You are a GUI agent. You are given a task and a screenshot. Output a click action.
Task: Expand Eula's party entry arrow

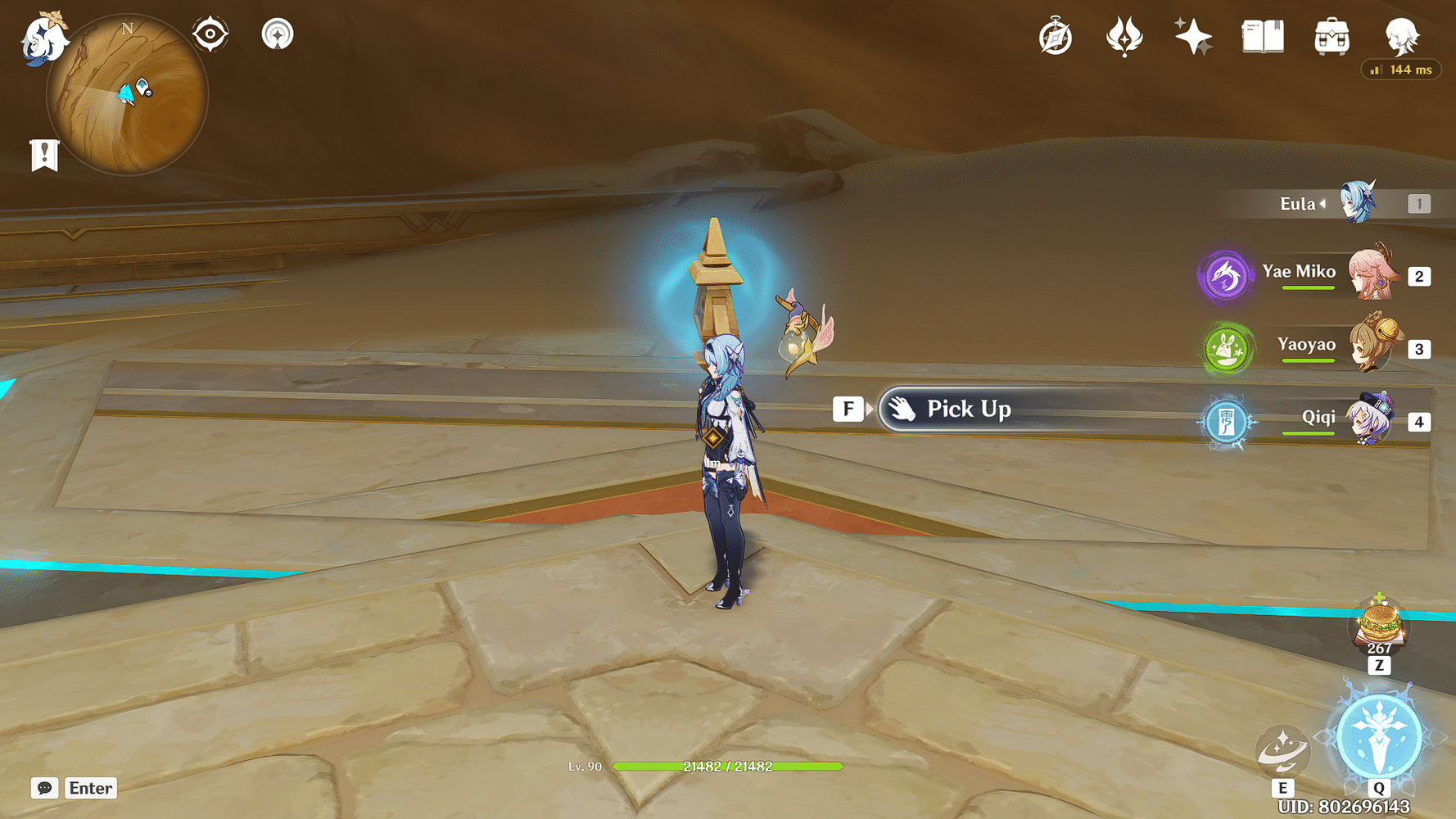[x=1325, y=204]
